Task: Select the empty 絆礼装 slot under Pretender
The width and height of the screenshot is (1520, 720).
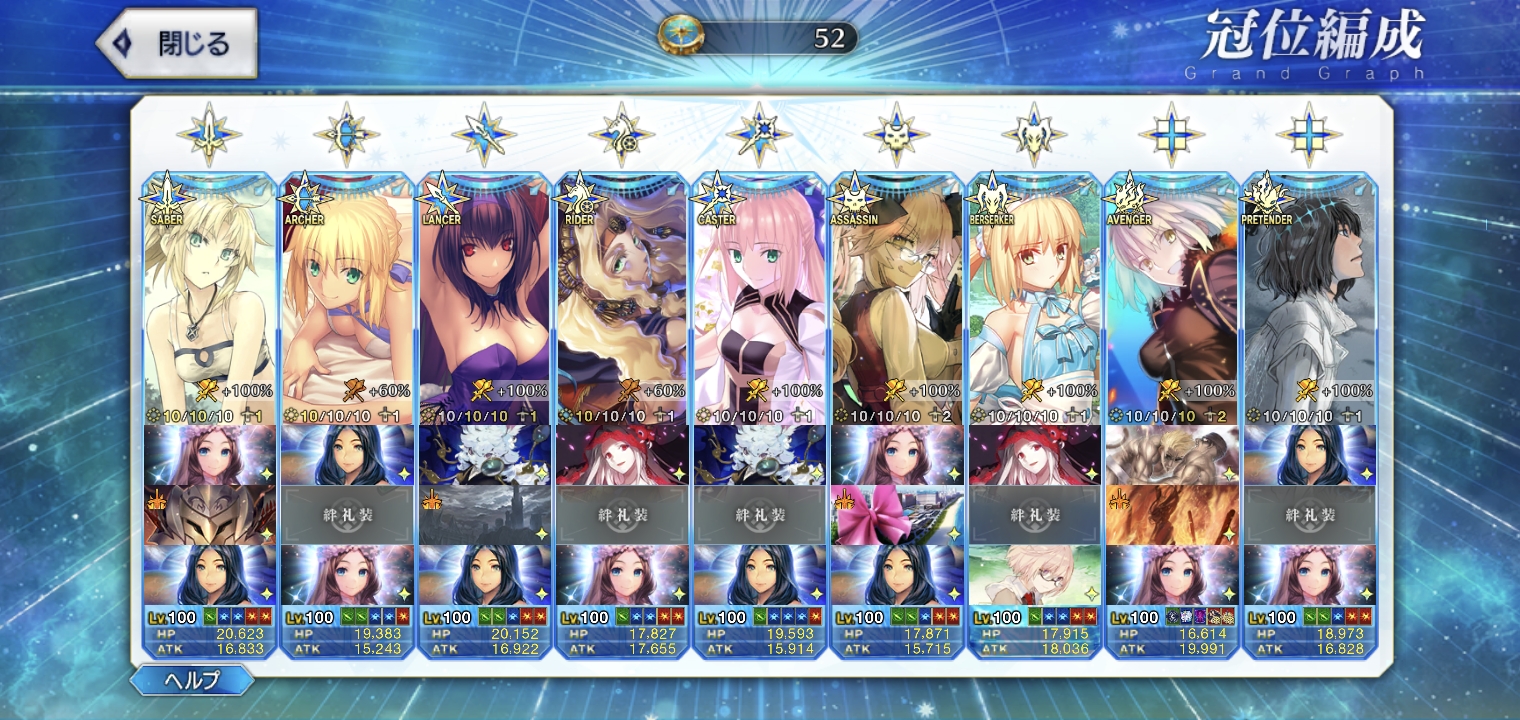Action: coord(1309,515)
